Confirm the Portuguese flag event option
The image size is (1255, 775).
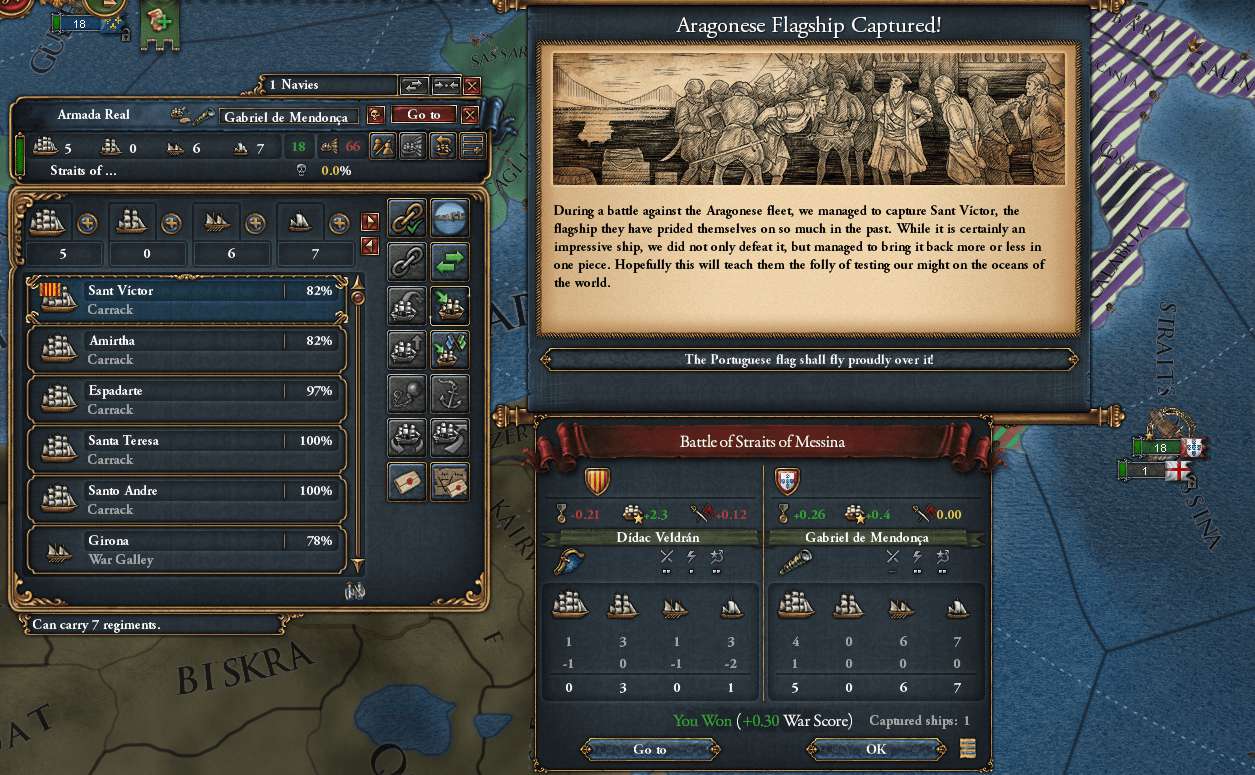(x=808, y=359)
